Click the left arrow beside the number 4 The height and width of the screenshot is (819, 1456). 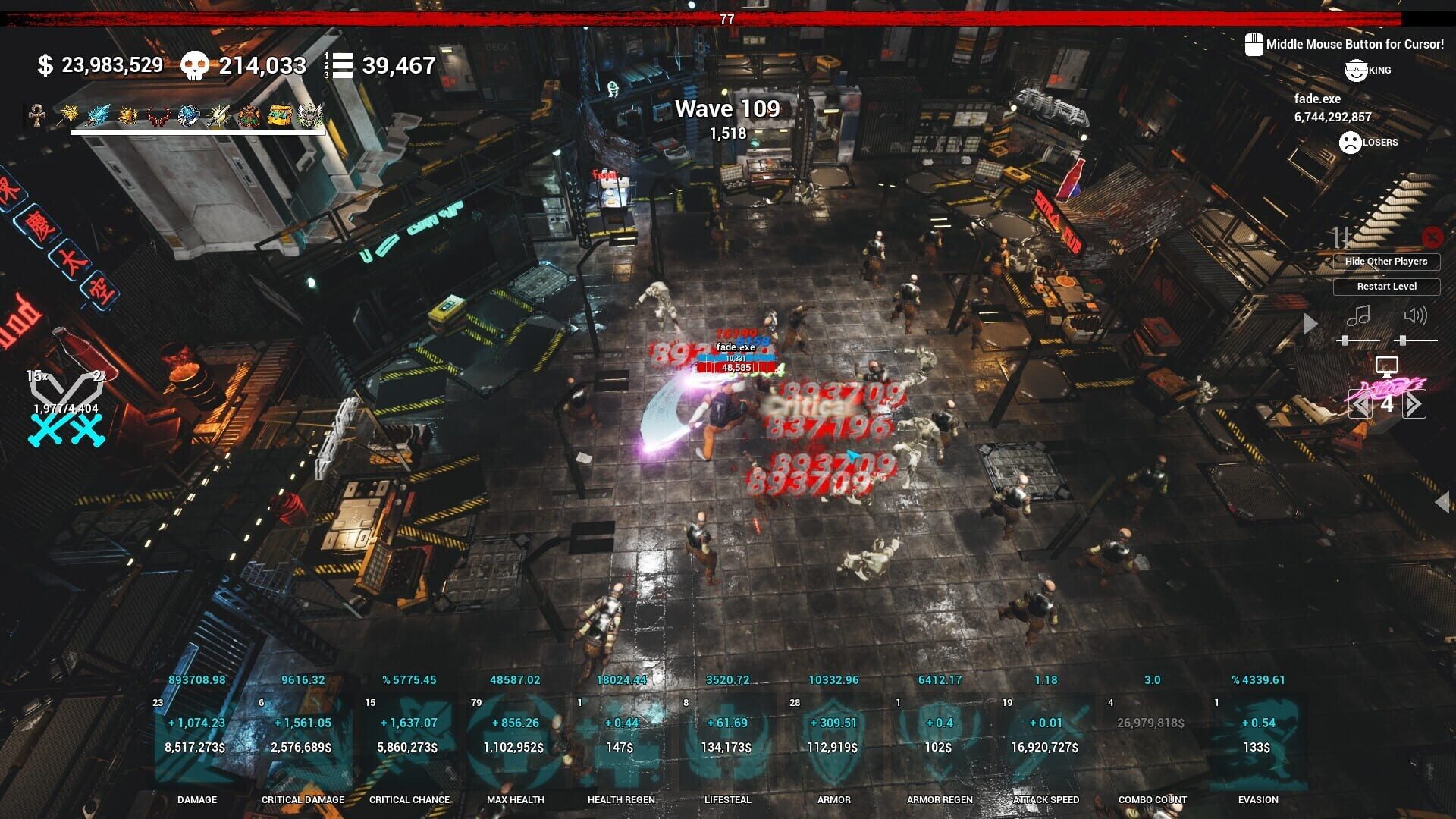(1361, 404)
